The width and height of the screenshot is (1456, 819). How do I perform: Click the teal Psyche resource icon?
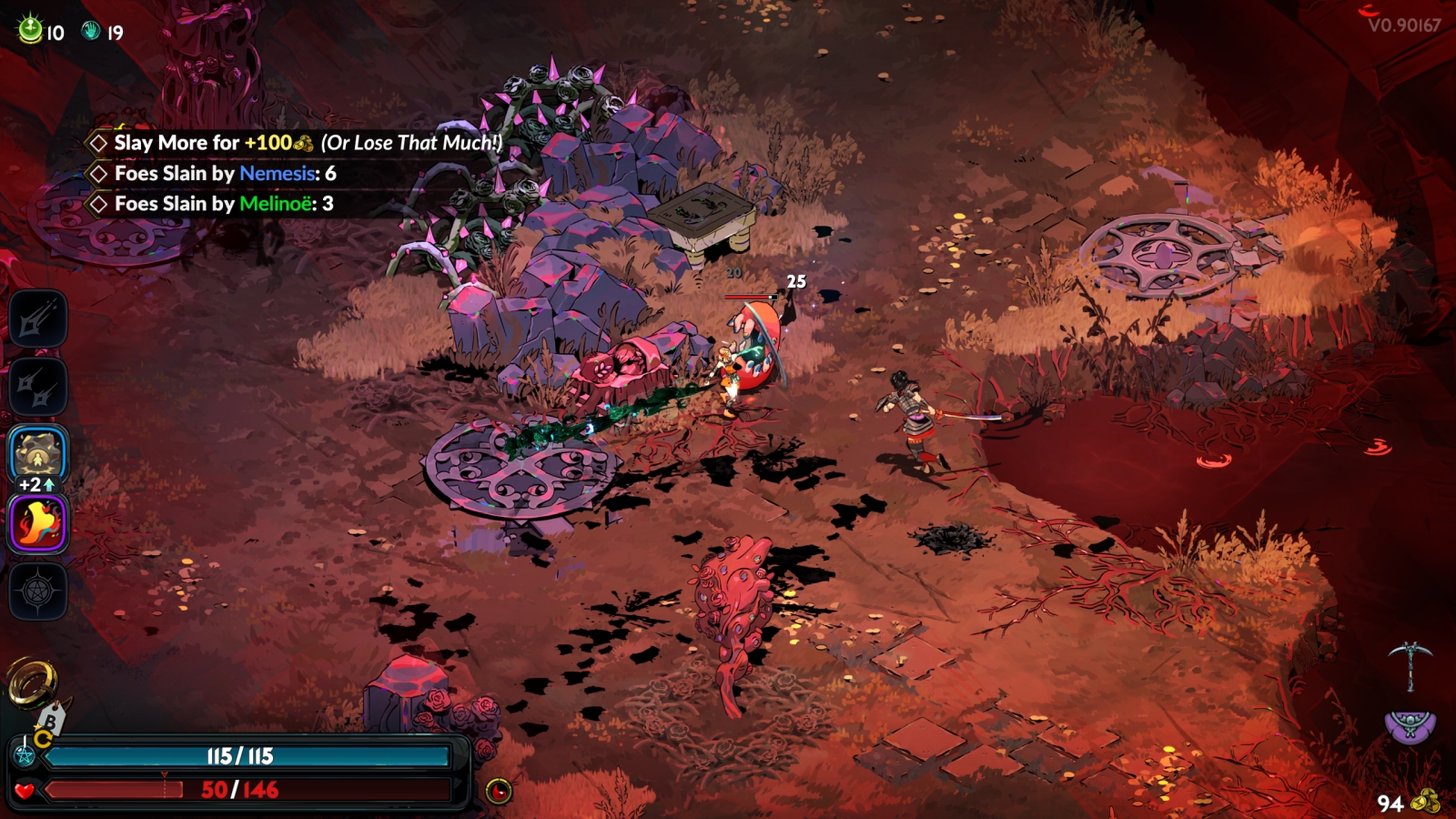click(91, 31)
